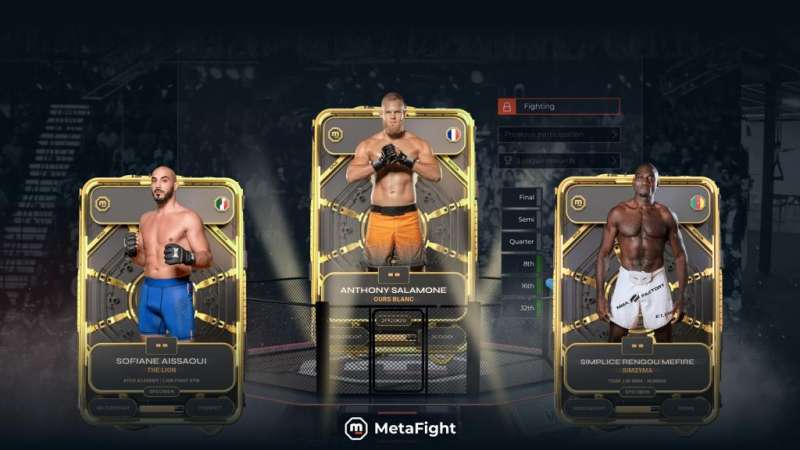This screenshot has height=450, width=800.
Task: Expand the trophy rewards row
Action: pyautogui.click(x=559, y=160)
